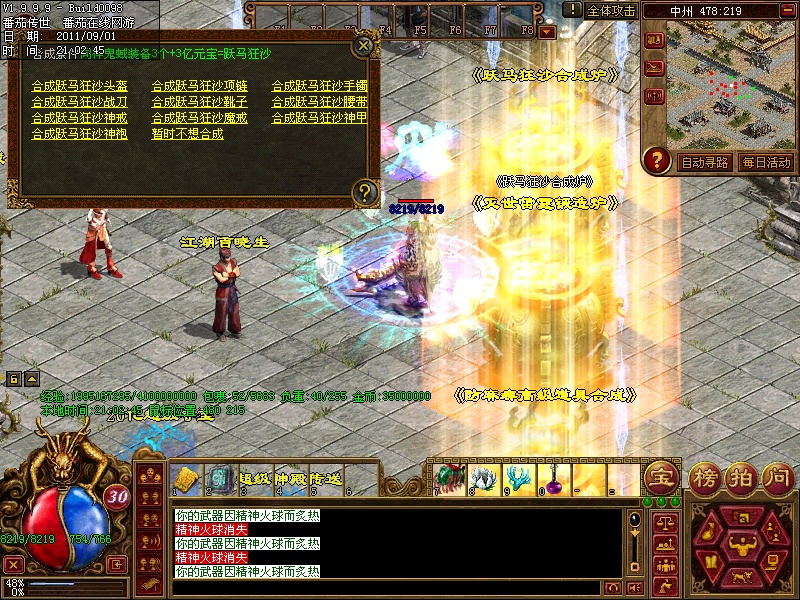The width and height of the screenshot is (800, 600).
Task: Open dialog help question mark button
Action: tap(365, 190)
